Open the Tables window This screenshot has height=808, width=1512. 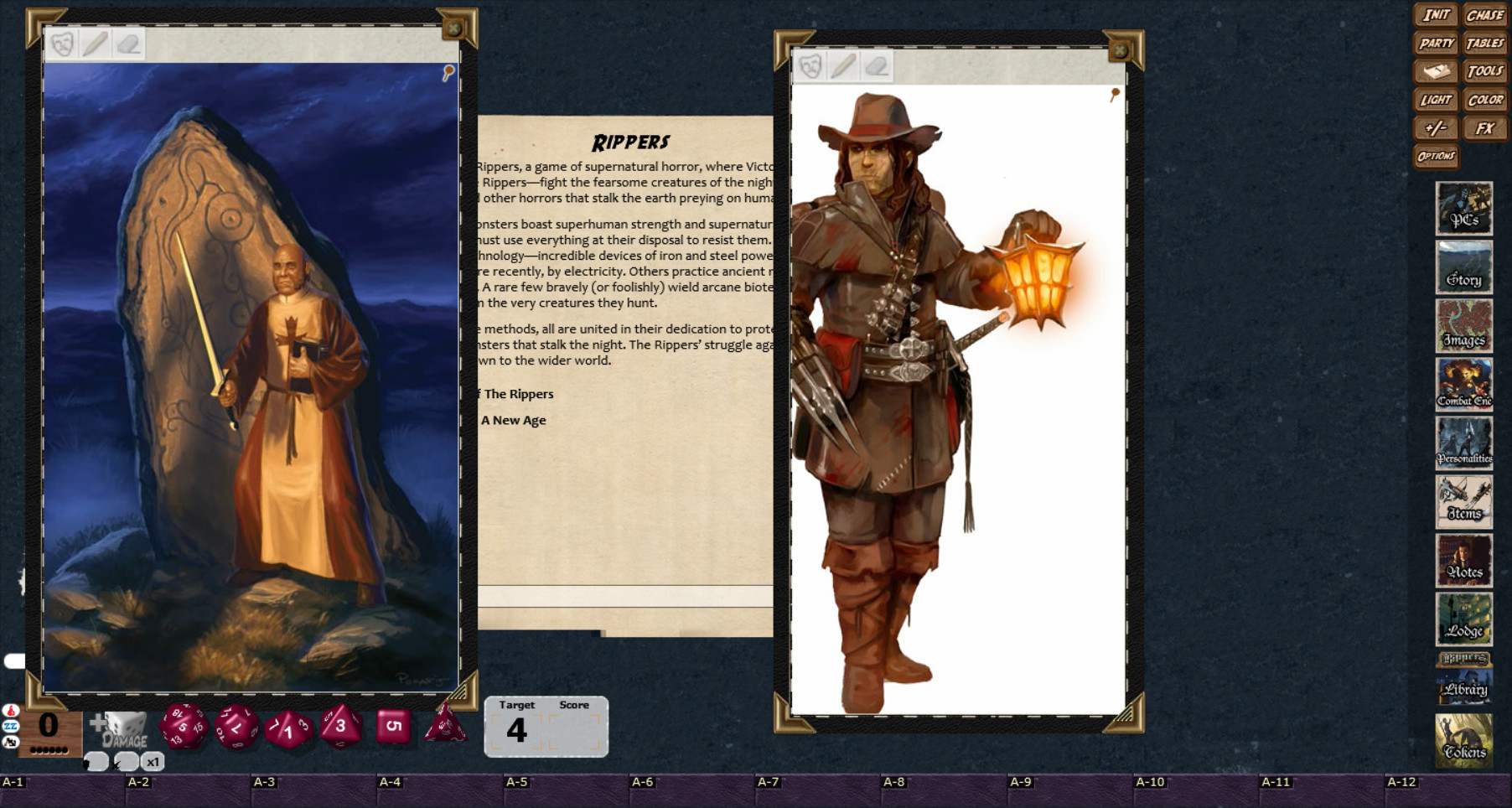pos(1486,43)
